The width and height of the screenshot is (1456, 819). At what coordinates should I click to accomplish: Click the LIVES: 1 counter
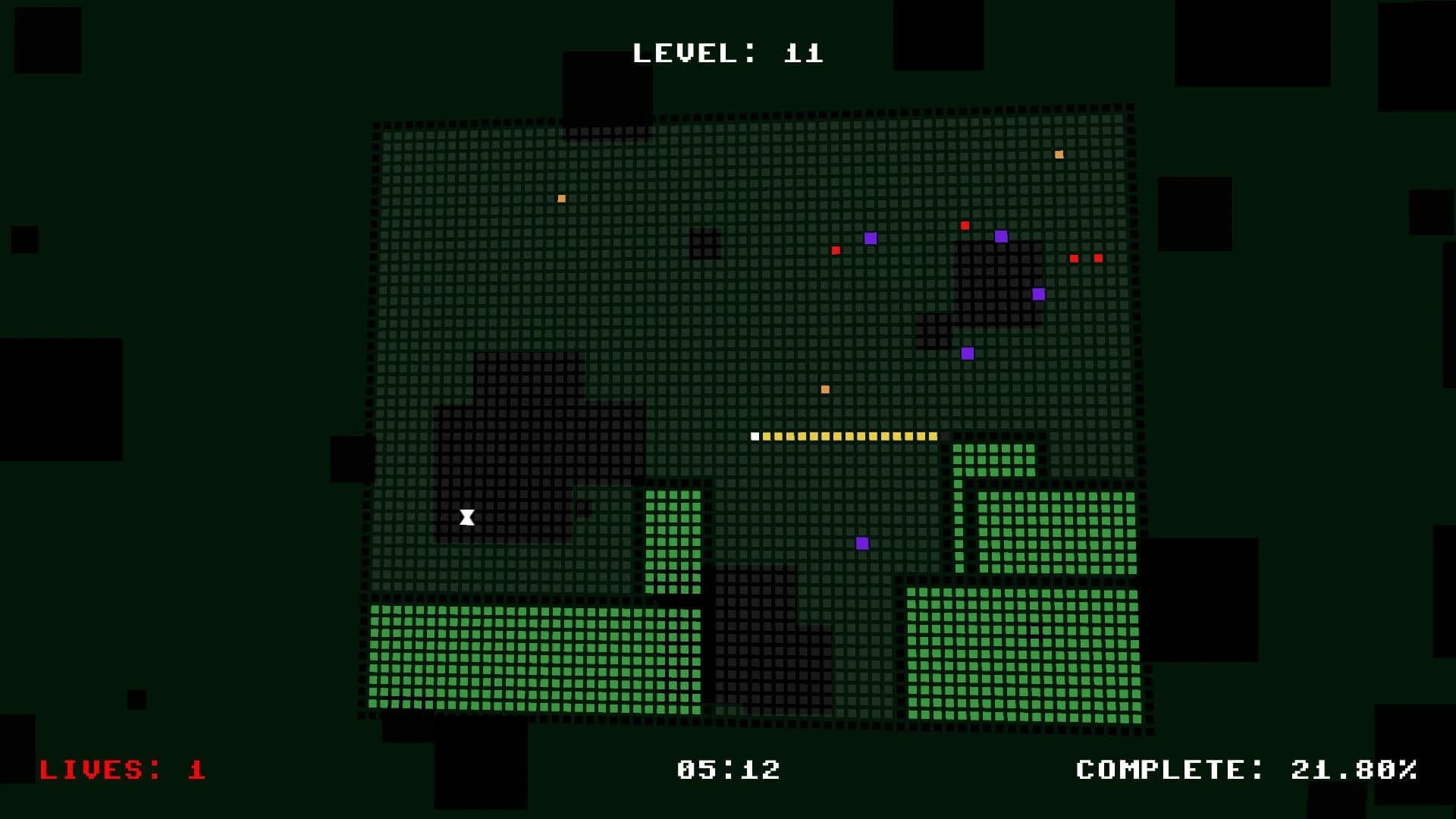121,770
